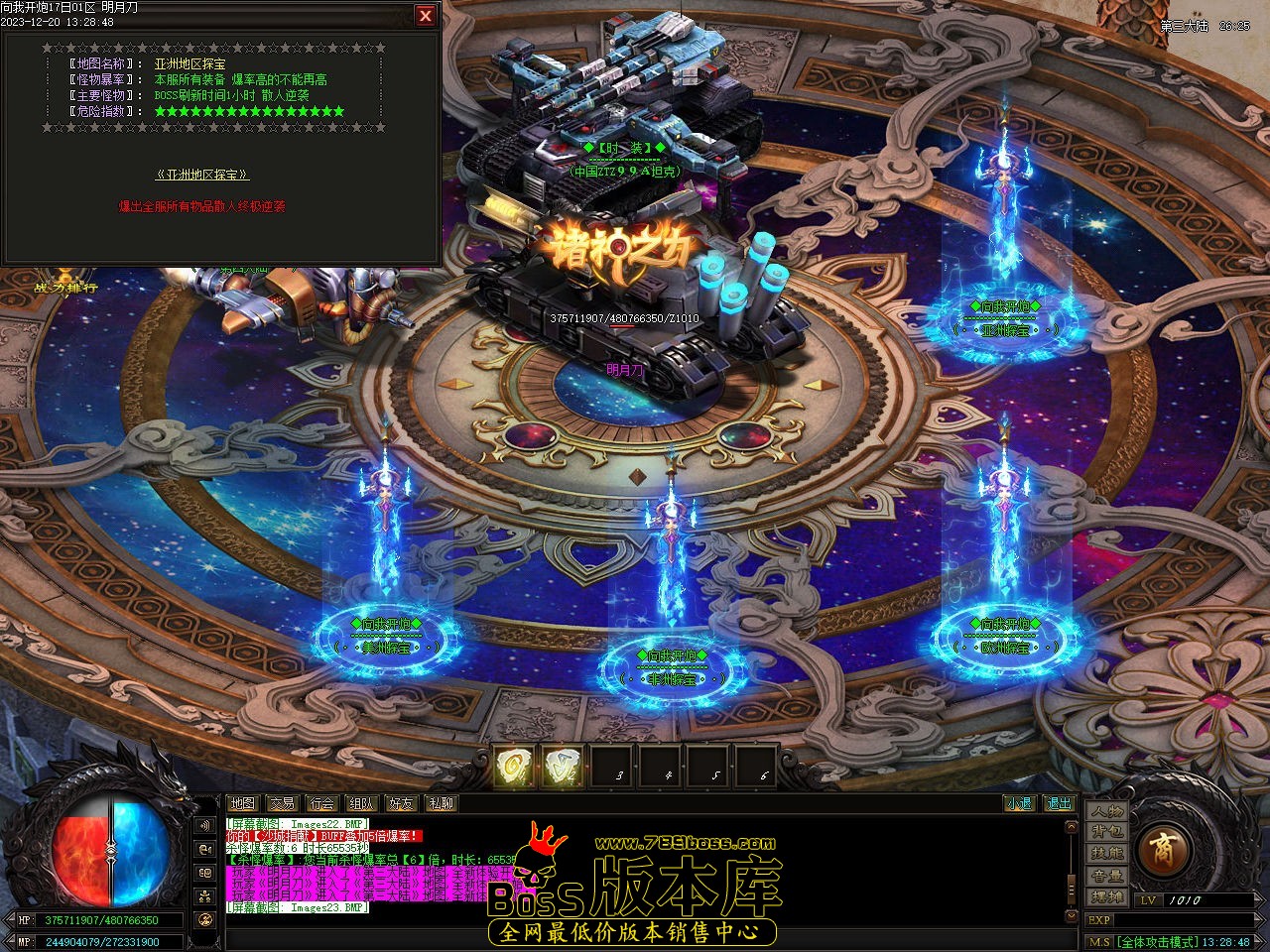Toggle the 全体攻击模式 attack mode
Viewport: 1270px width, 952px height.
point(1156,942)
